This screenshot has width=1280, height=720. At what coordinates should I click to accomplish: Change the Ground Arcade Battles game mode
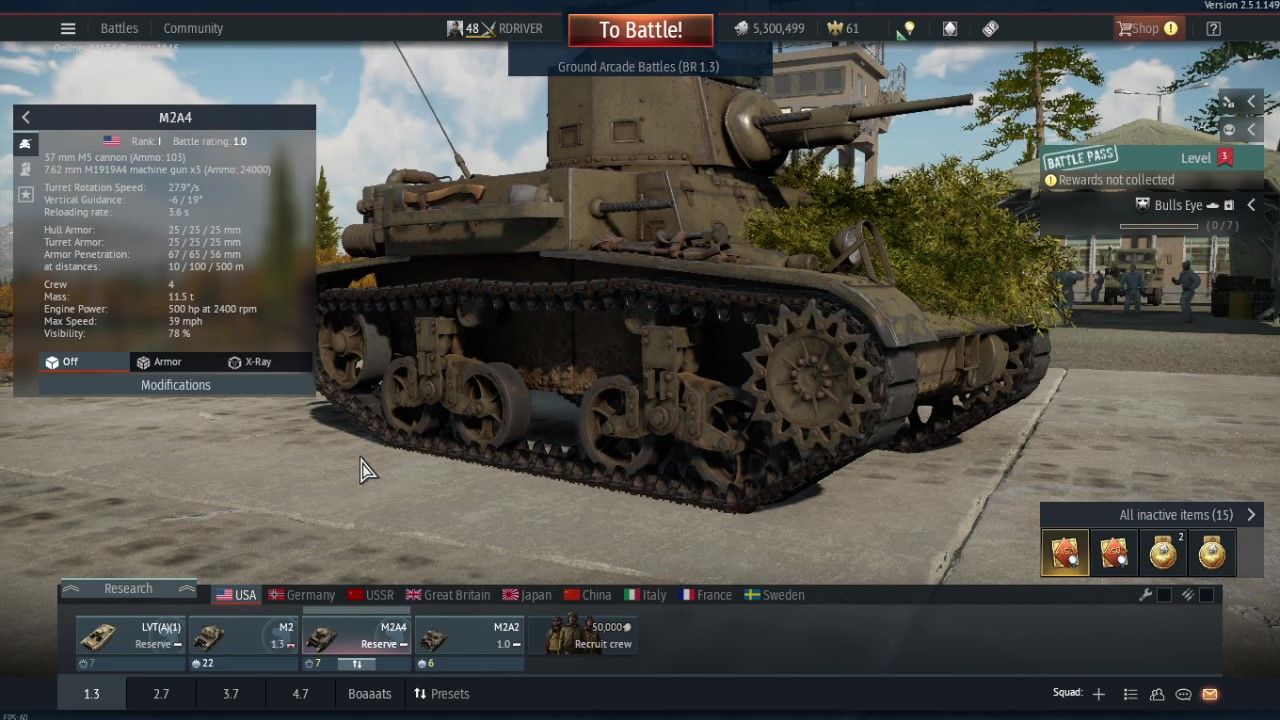[x=638, y=67]
